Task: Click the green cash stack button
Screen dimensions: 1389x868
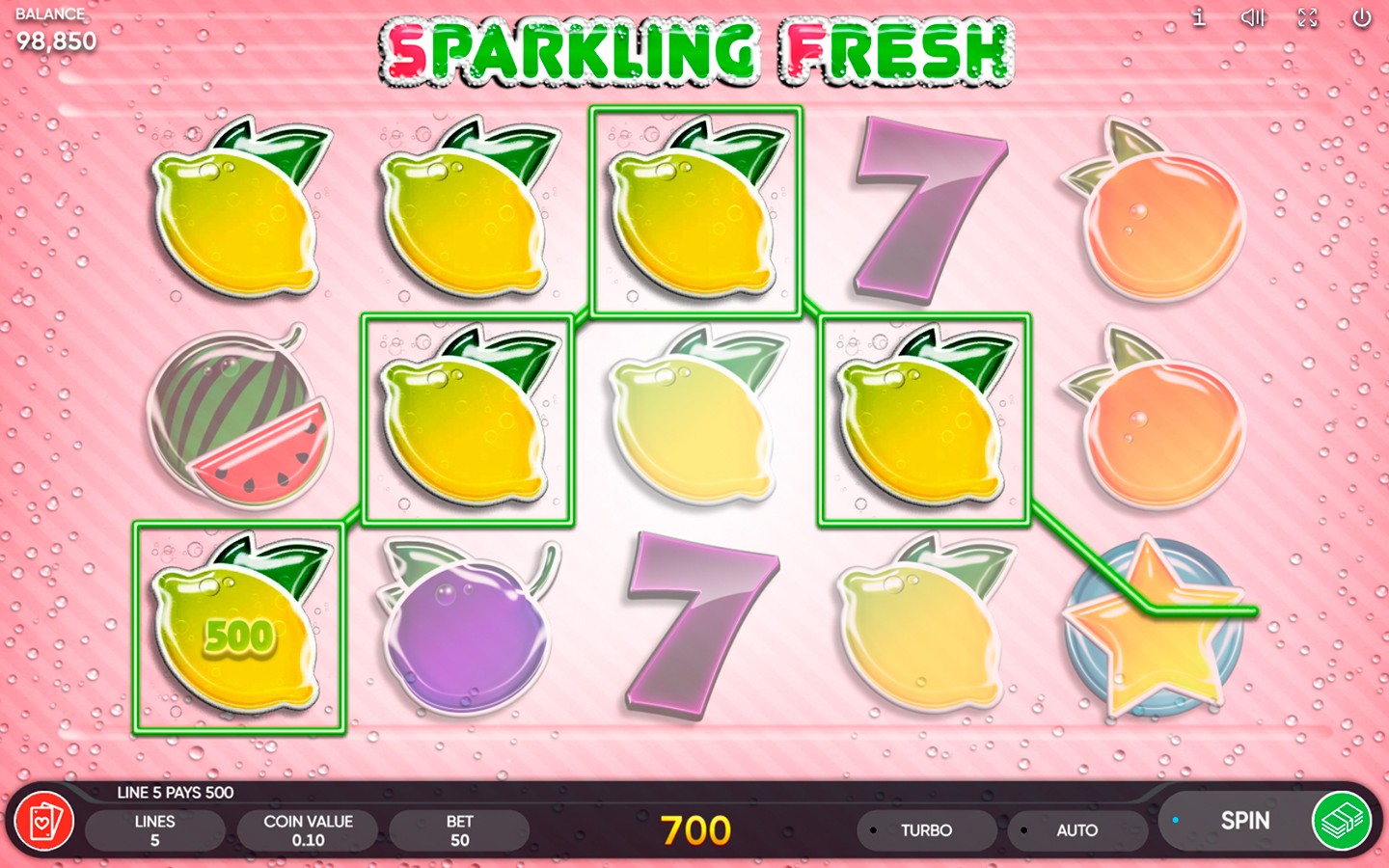Action: click(1342, 821)
